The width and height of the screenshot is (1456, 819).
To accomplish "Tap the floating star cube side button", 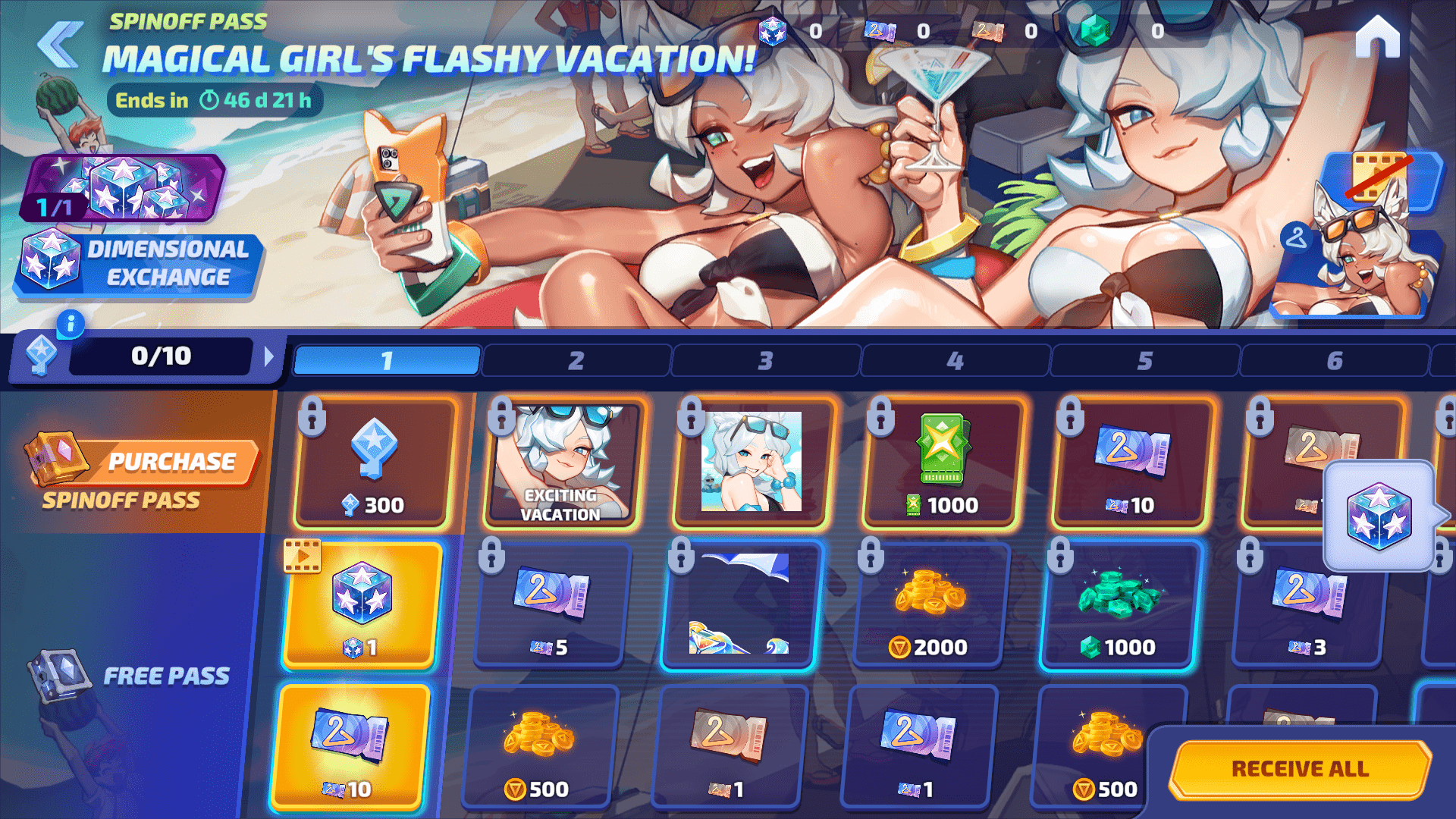I will pos(1379,516).
